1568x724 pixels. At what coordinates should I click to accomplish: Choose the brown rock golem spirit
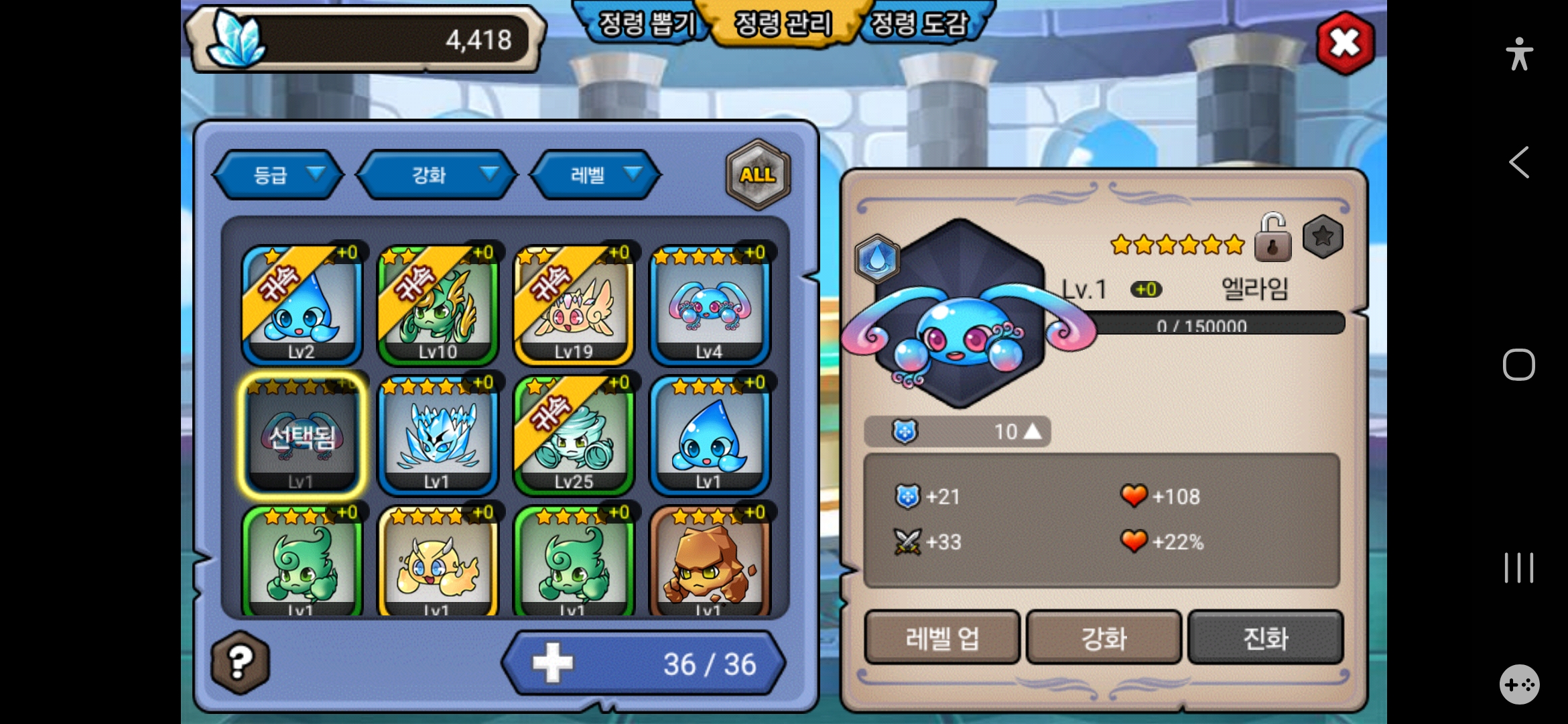tap(710, 562)
